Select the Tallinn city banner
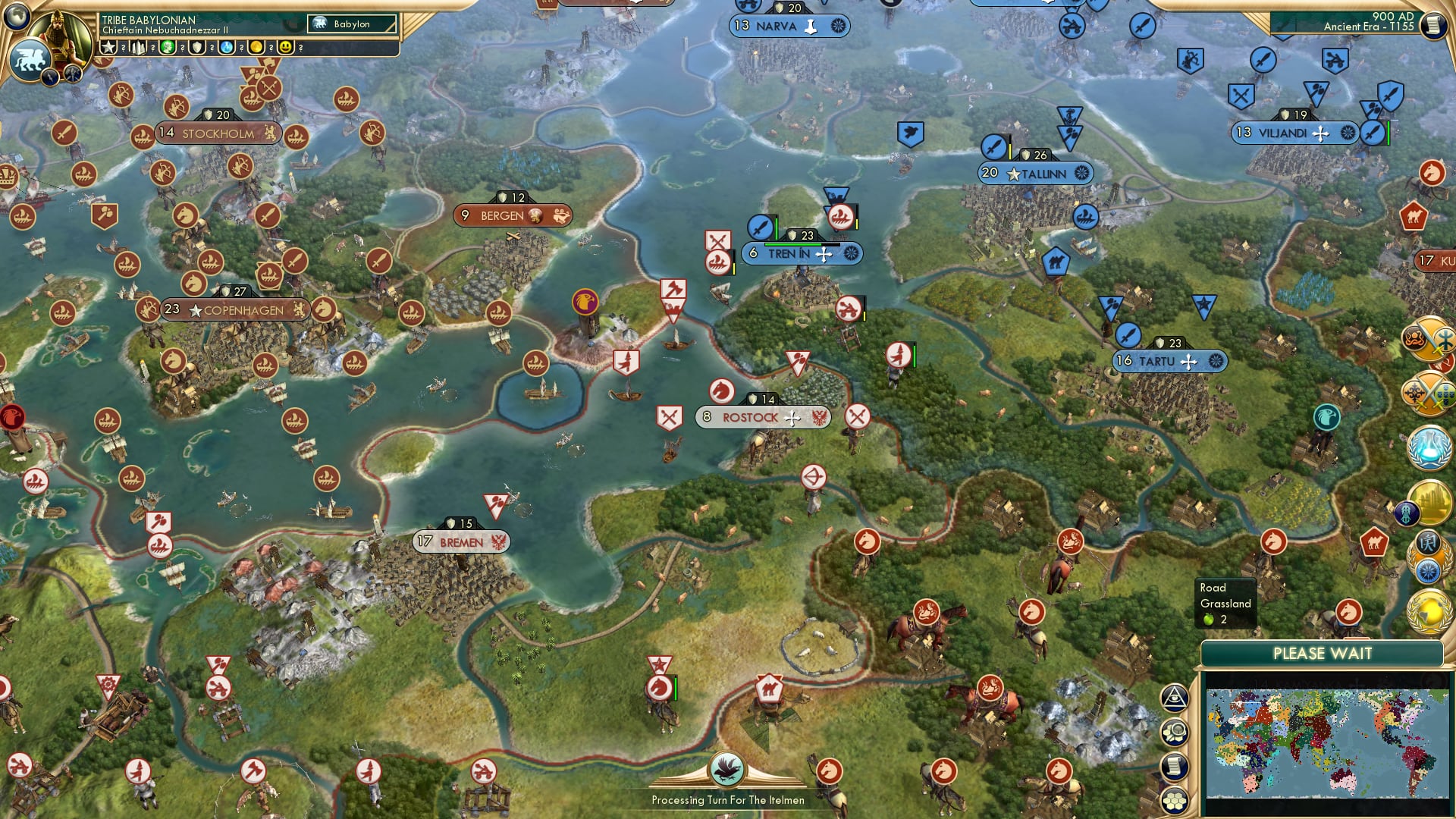Viewport: 1456px width, 819px height. point(1034,174)
